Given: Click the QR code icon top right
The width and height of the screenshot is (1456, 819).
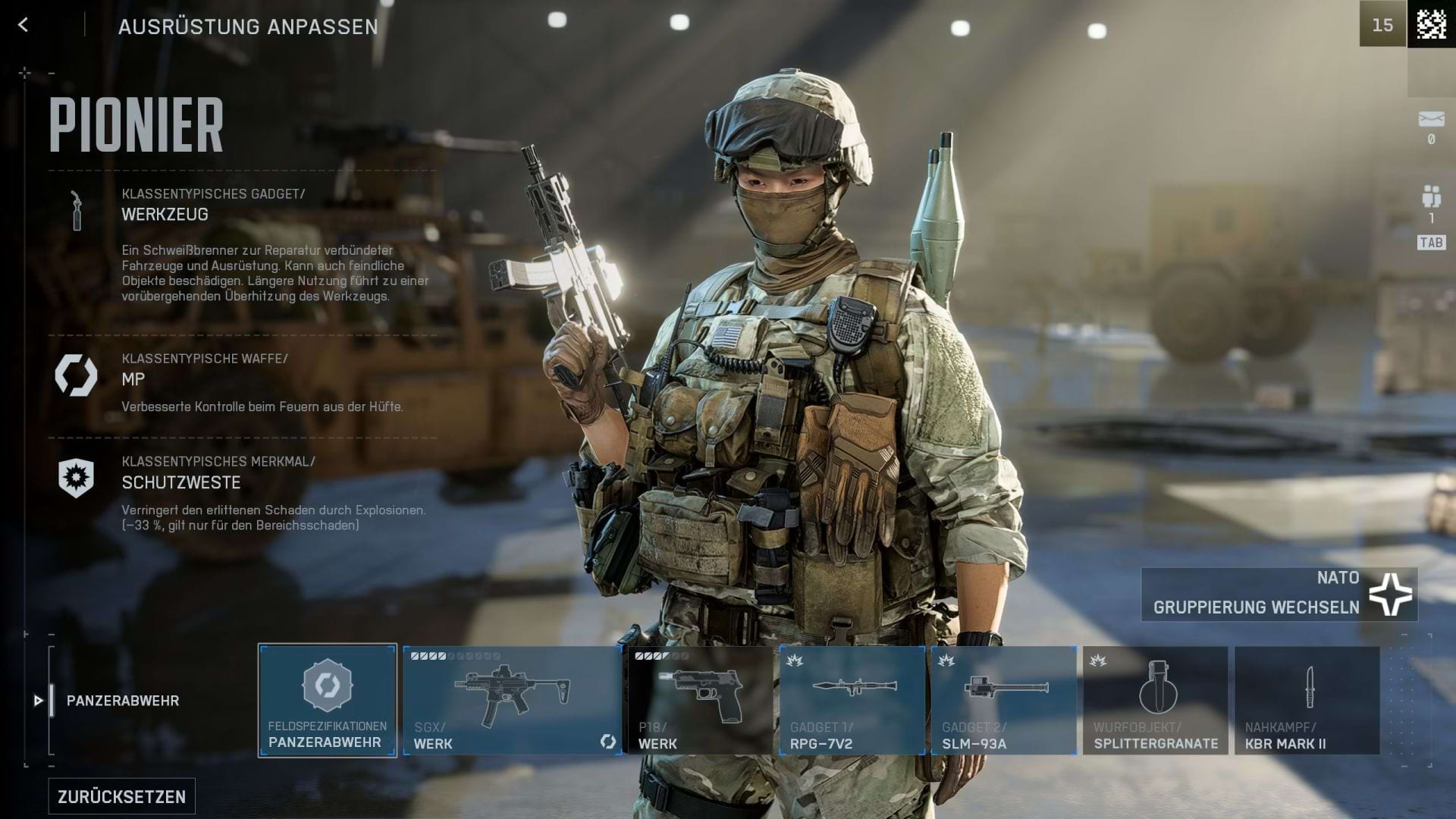Looking at the screenshot, I should click(x=1429, y=25).
